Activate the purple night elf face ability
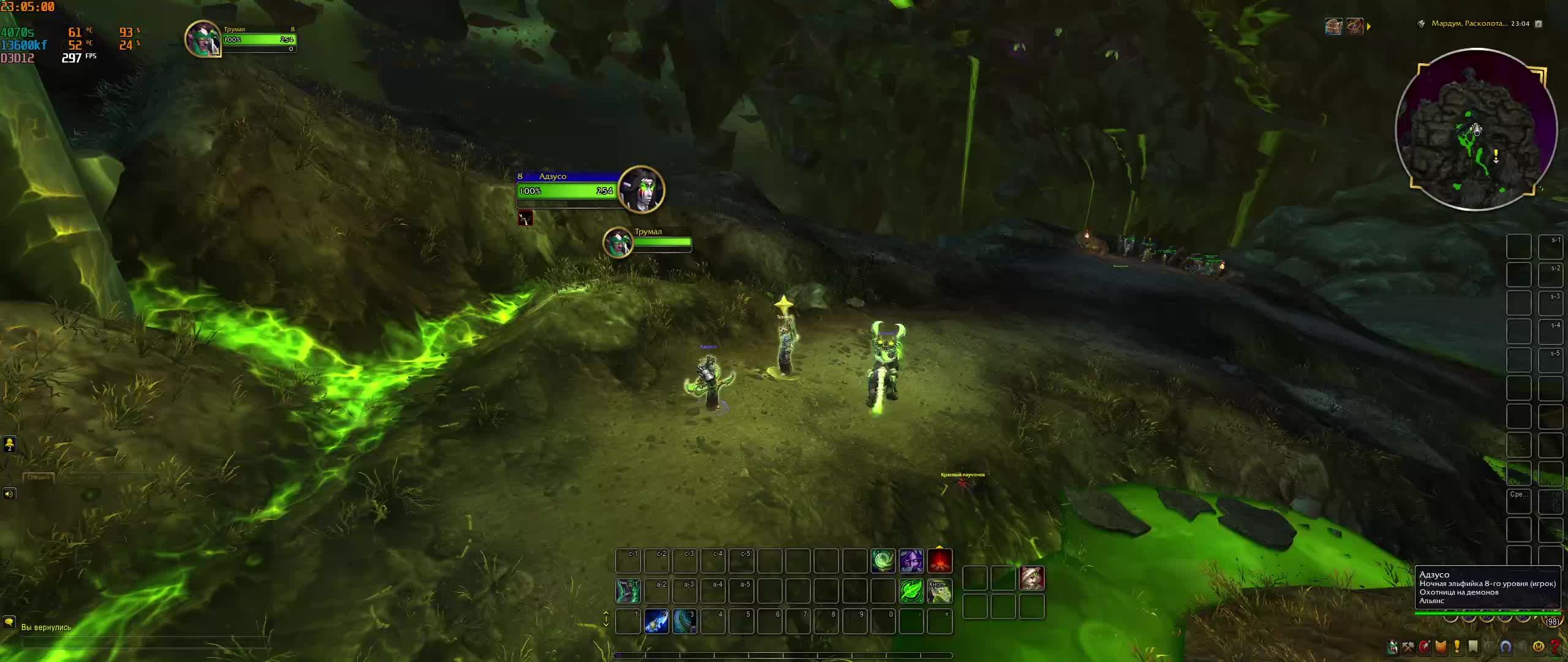The width and height of the screenshot is (1568, 662). (911, 561)
